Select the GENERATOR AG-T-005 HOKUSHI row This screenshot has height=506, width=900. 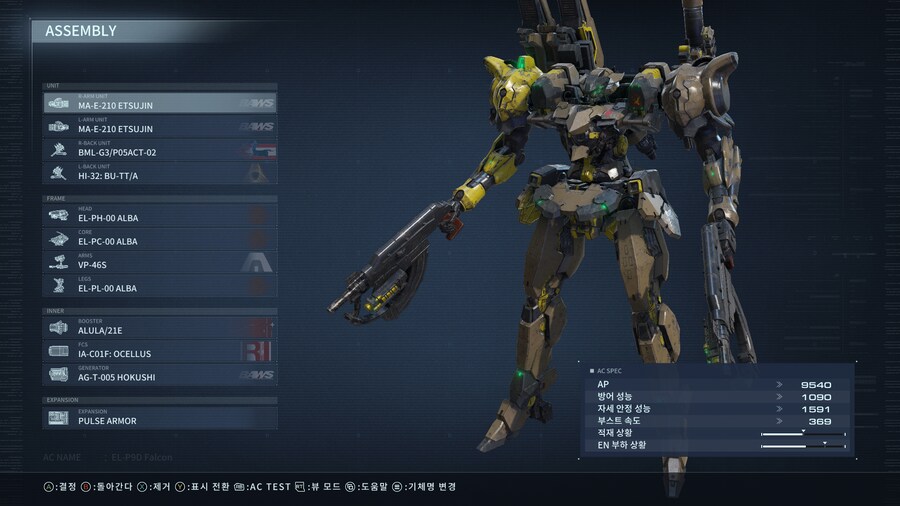[160, 375]
